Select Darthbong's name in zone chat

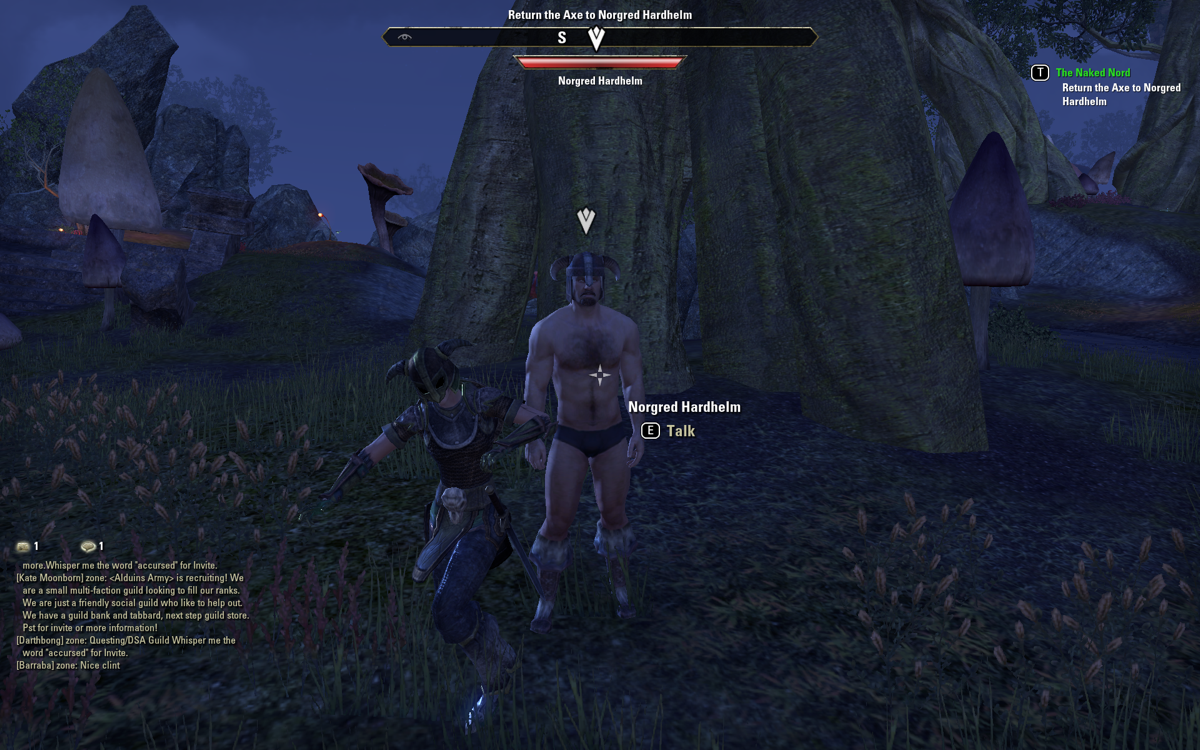(x=44, y=640)
